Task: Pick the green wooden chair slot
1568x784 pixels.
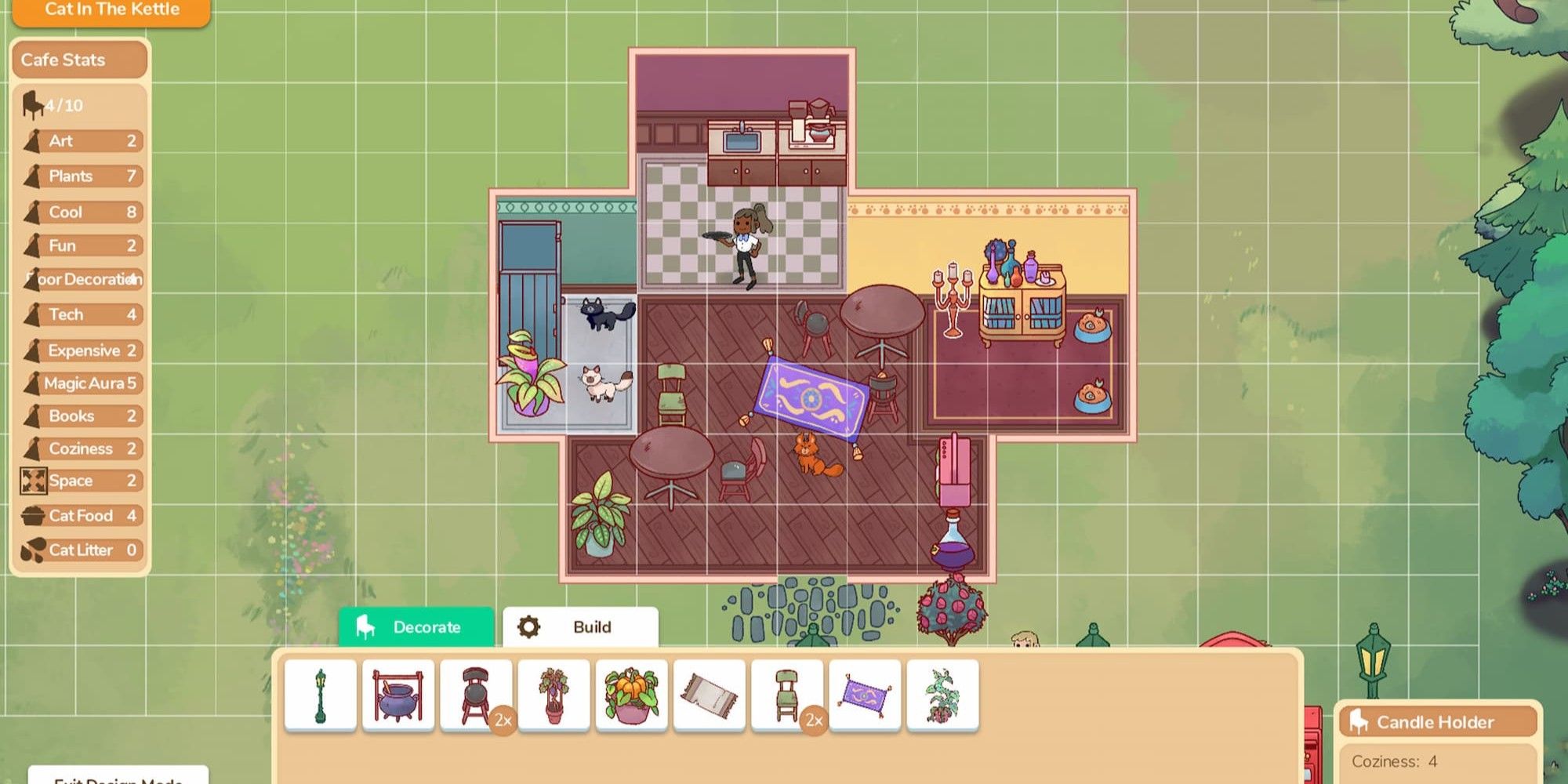Action: pos(787,695)
